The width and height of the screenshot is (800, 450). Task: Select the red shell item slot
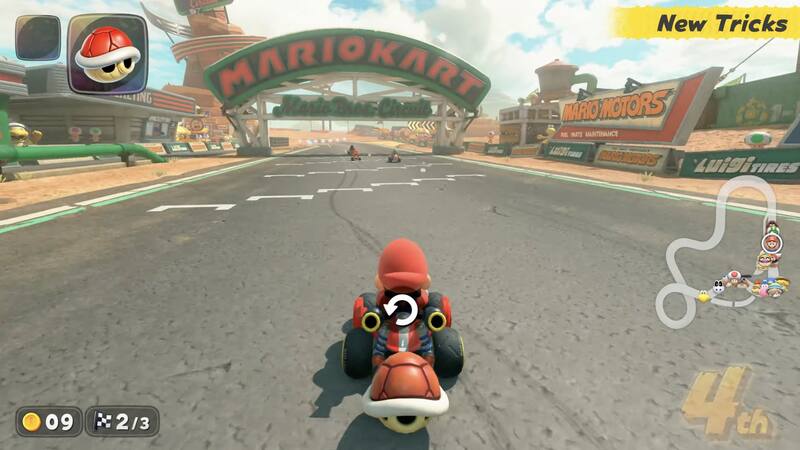(x=107, y=52)
